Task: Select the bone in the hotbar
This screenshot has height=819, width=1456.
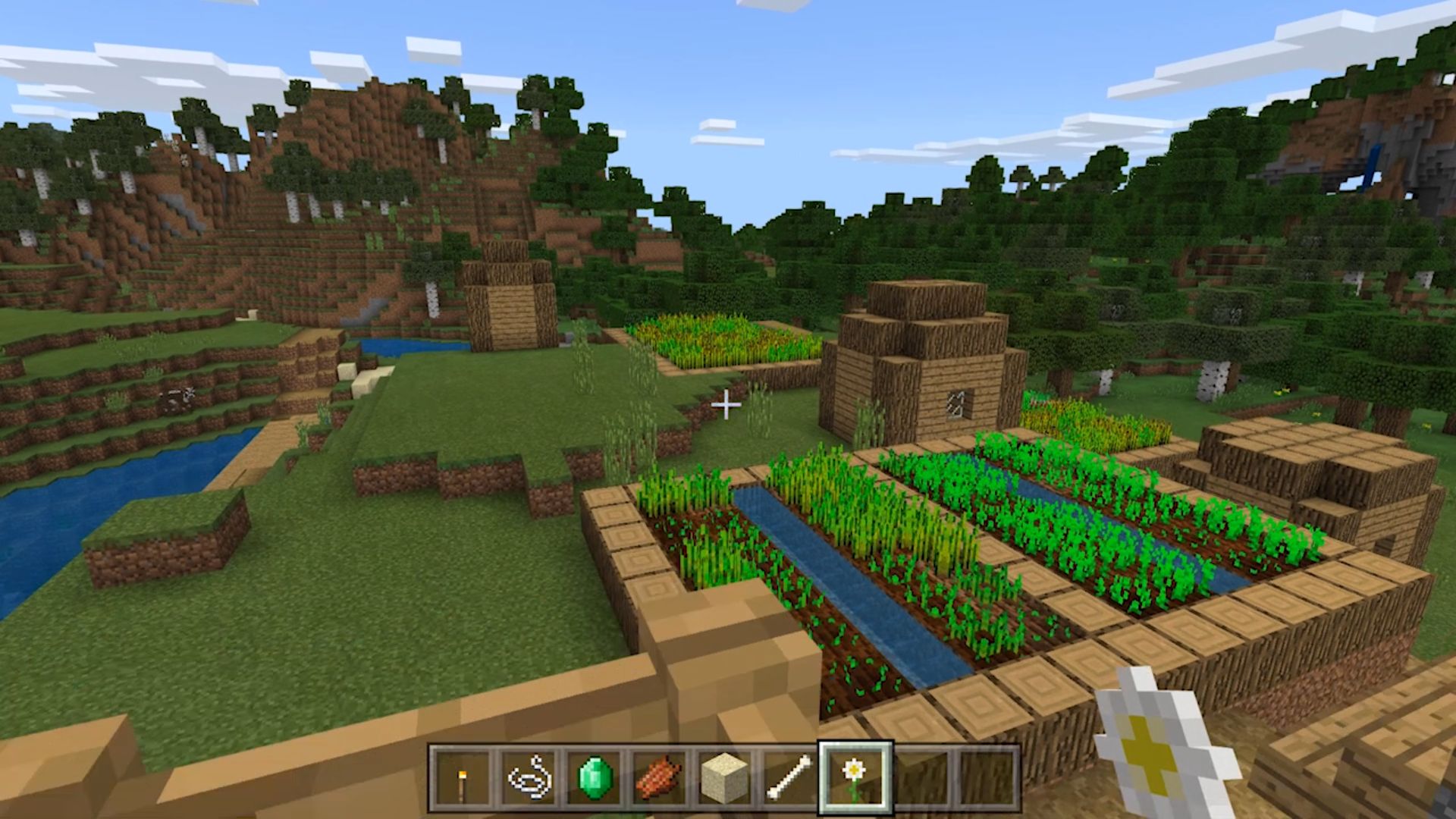Action: point(789,778)
